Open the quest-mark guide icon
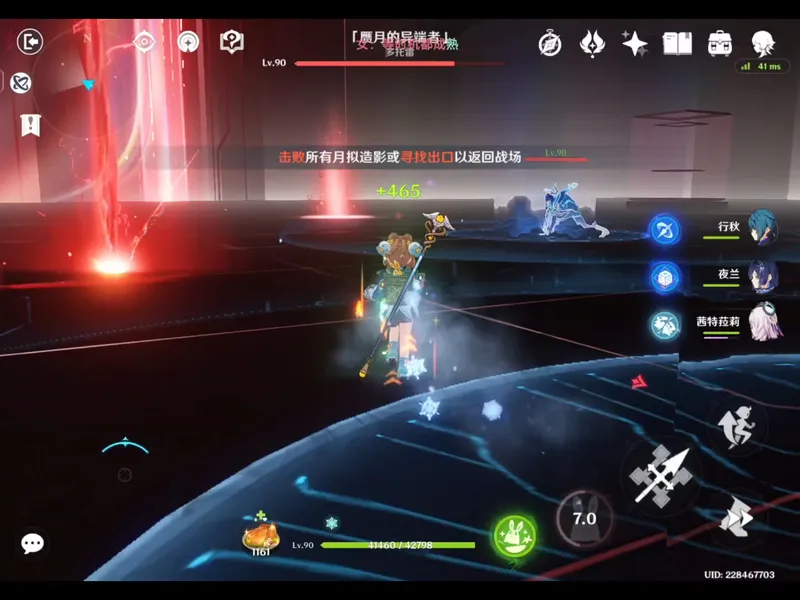 click(x=232, y=42)
